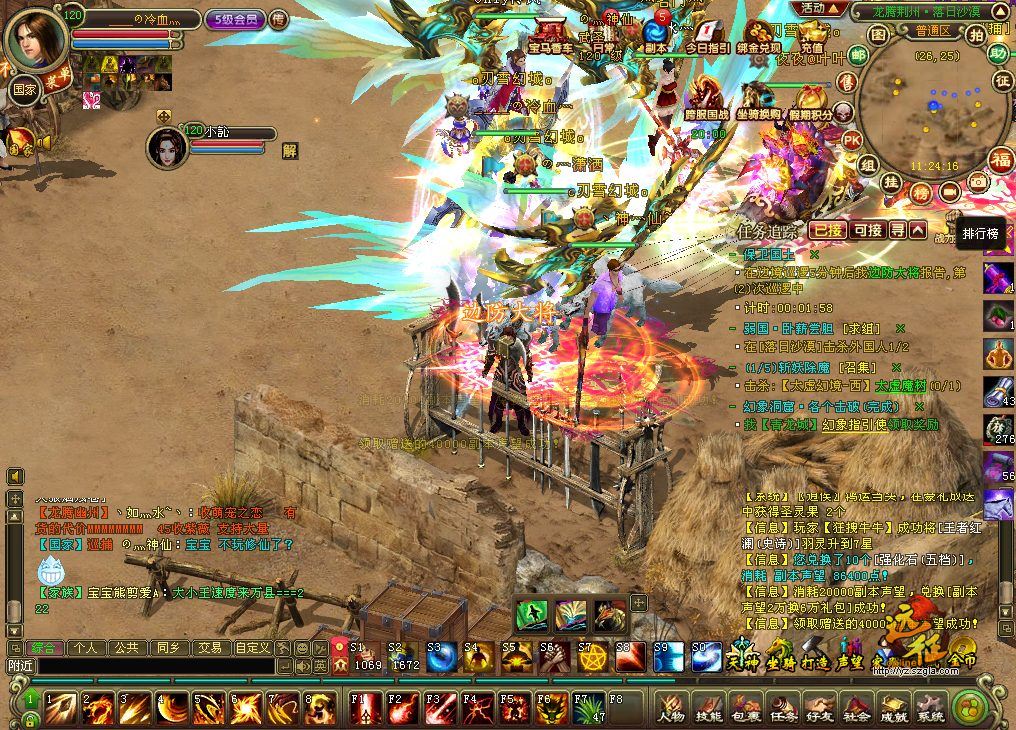Open the 人物 character panel
Viewport: 1016px width, 730px height.
[x=670, y=707]
